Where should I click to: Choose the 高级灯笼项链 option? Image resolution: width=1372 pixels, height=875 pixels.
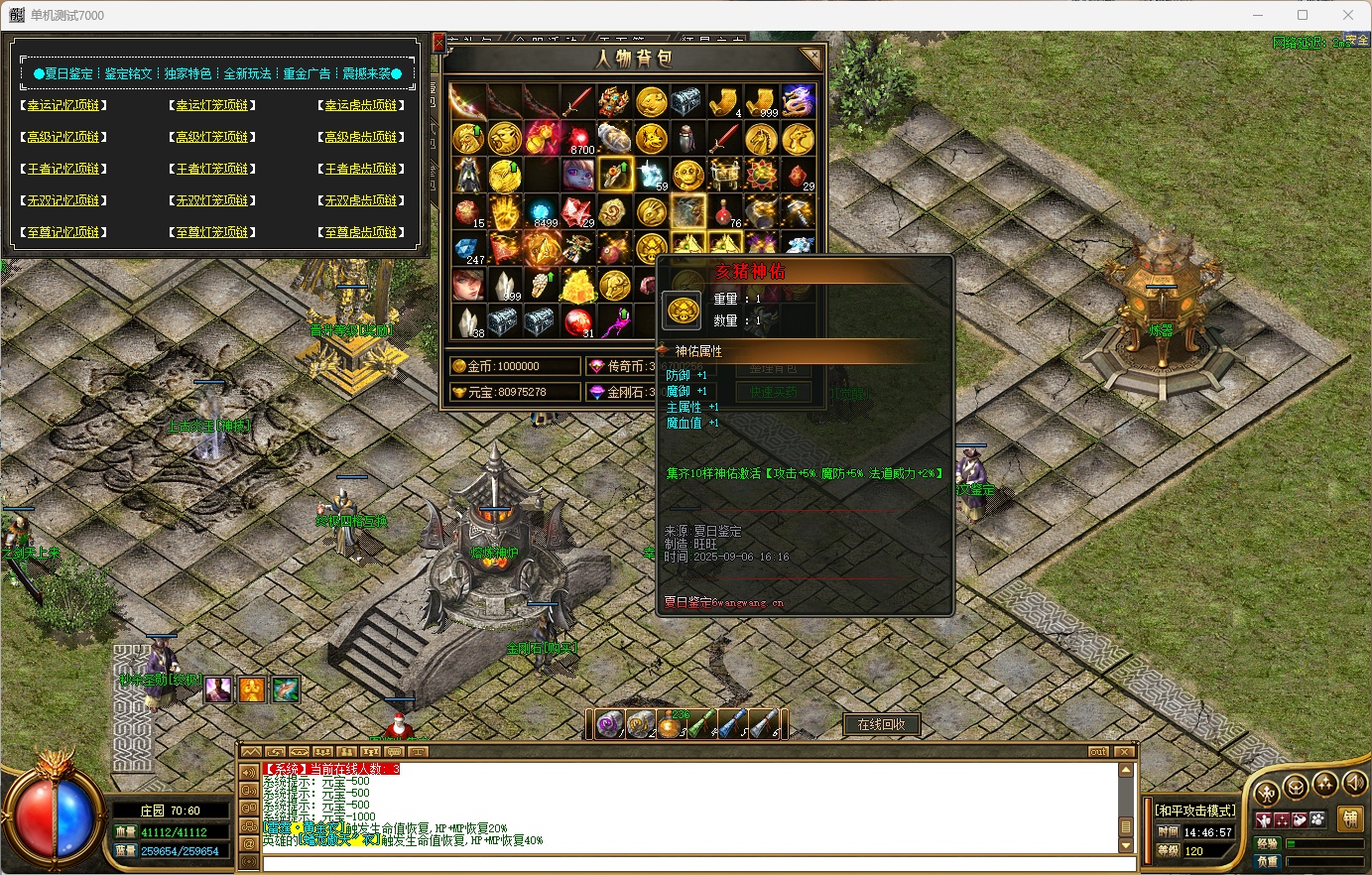212,137
